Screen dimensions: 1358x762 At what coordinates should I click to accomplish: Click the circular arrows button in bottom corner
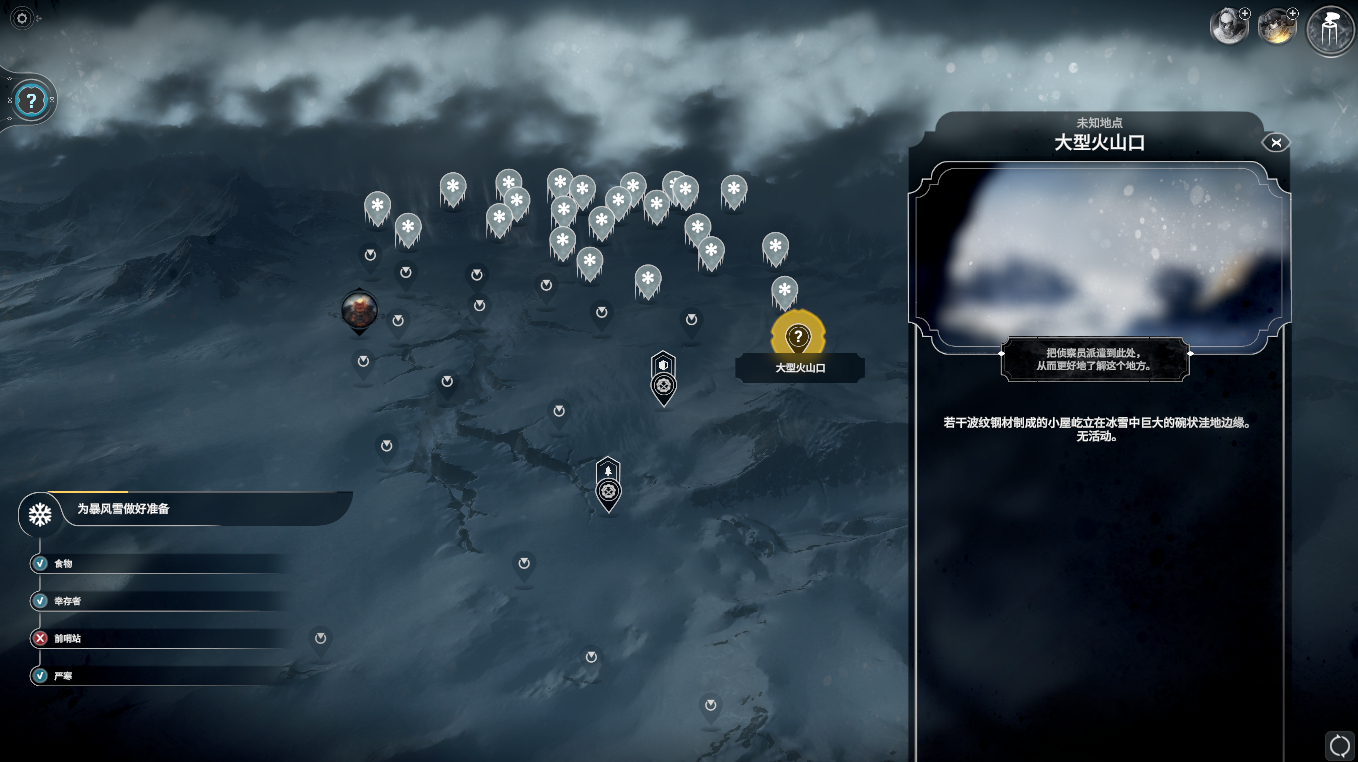click(x=1339, y=745)
